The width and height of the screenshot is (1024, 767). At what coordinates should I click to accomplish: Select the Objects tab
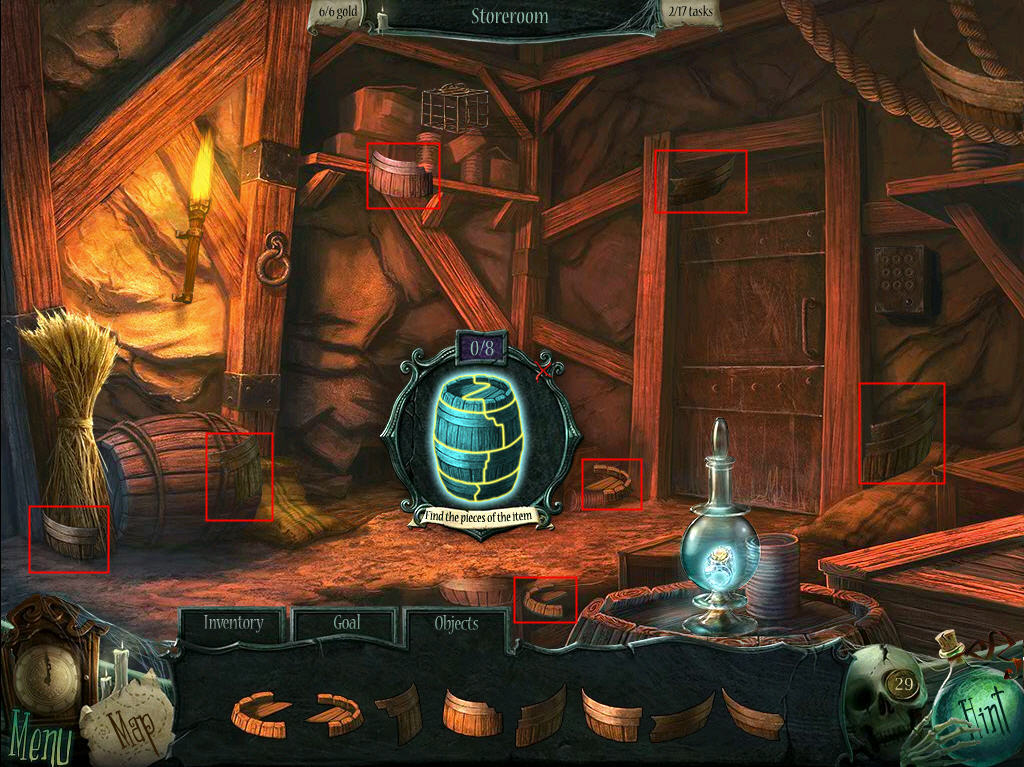[x=456, y=624]
